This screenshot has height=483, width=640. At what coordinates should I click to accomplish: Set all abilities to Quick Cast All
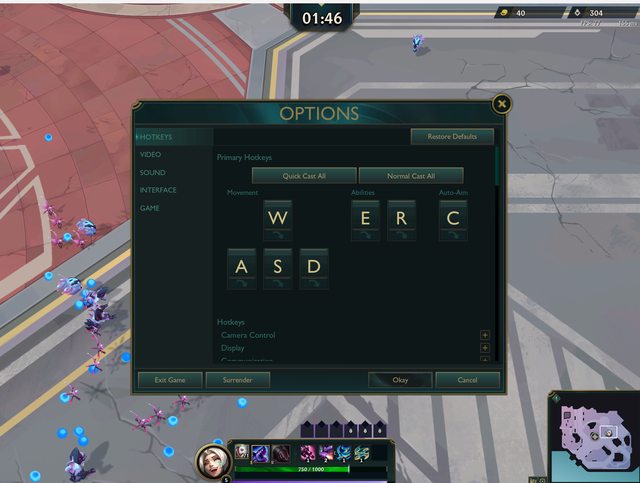coord(304,176)
